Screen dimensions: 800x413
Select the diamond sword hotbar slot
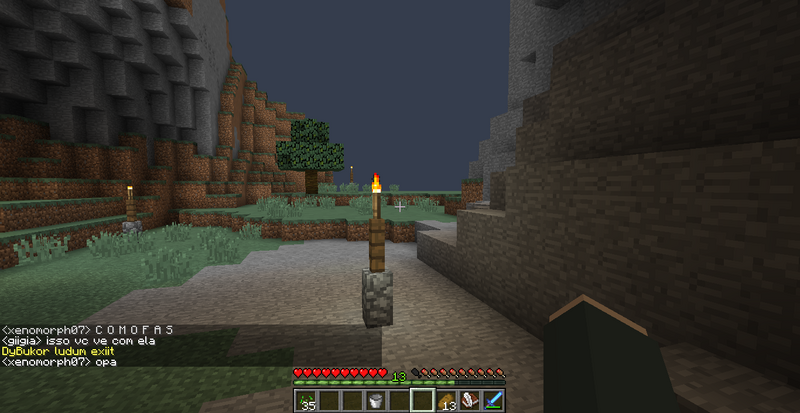[x=493, y=401]
